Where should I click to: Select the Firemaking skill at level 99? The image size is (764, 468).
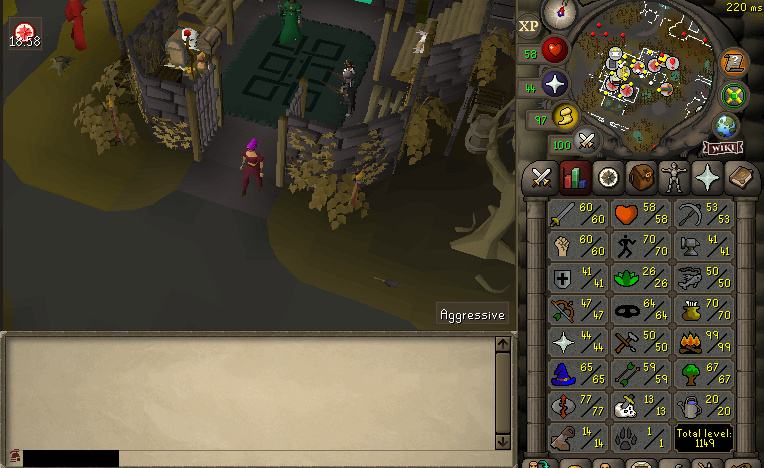coord(706,343)
